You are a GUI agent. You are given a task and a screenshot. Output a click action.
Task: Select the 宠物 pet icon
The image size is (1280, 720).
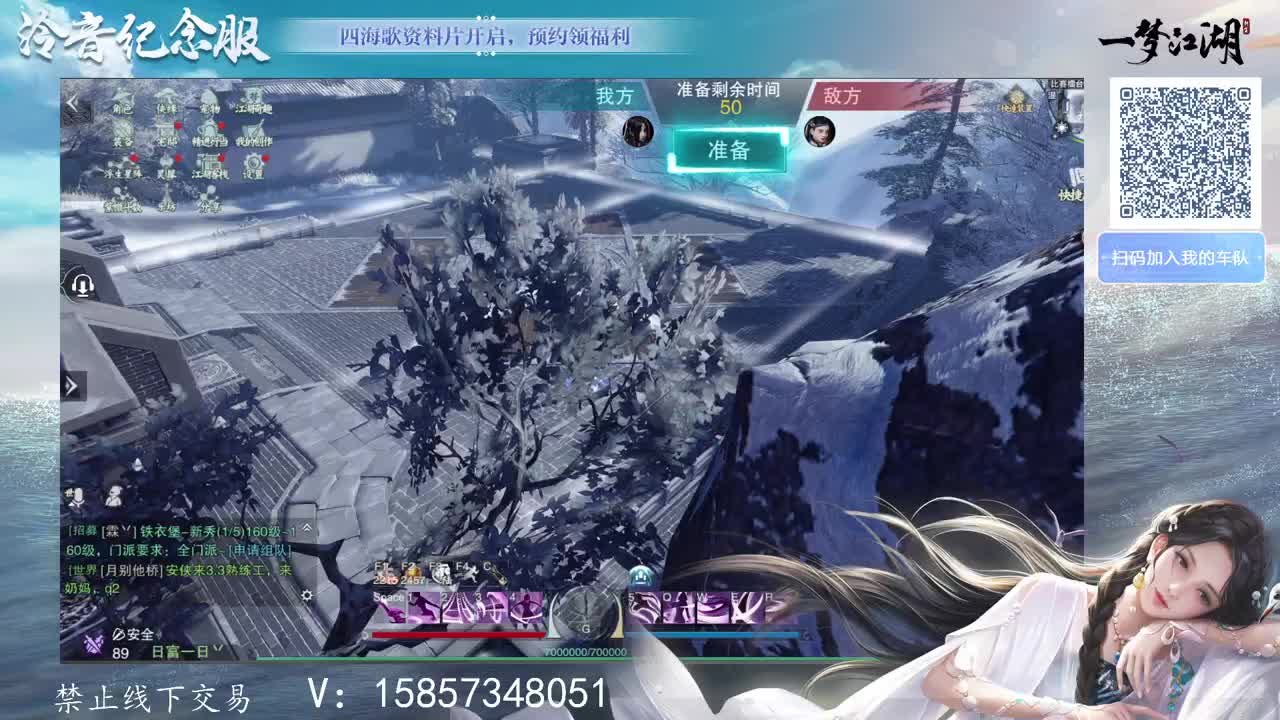tap(210, 97)
